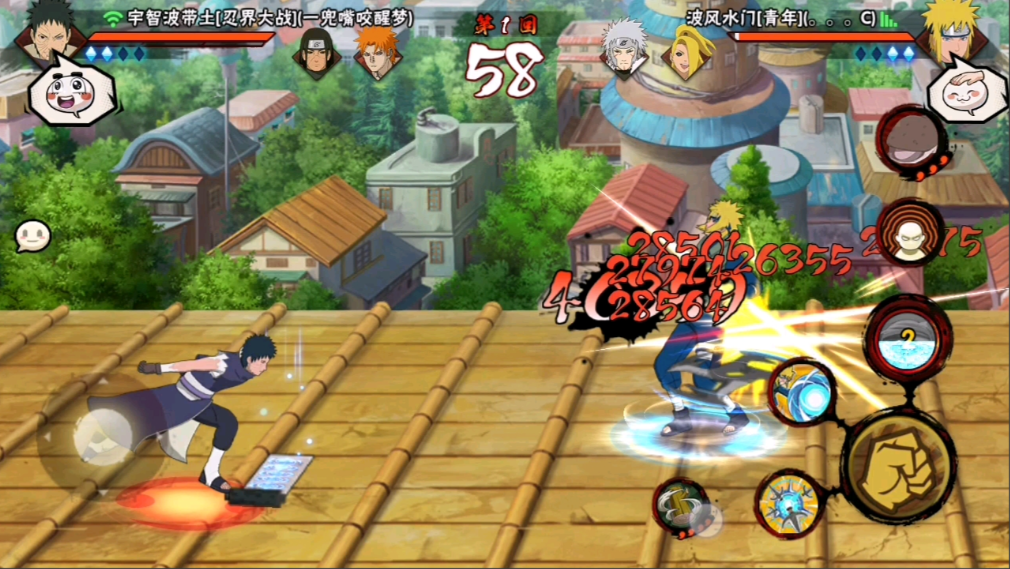Activate the blue Rasengan skill
1010x569 pixels.
802,392
